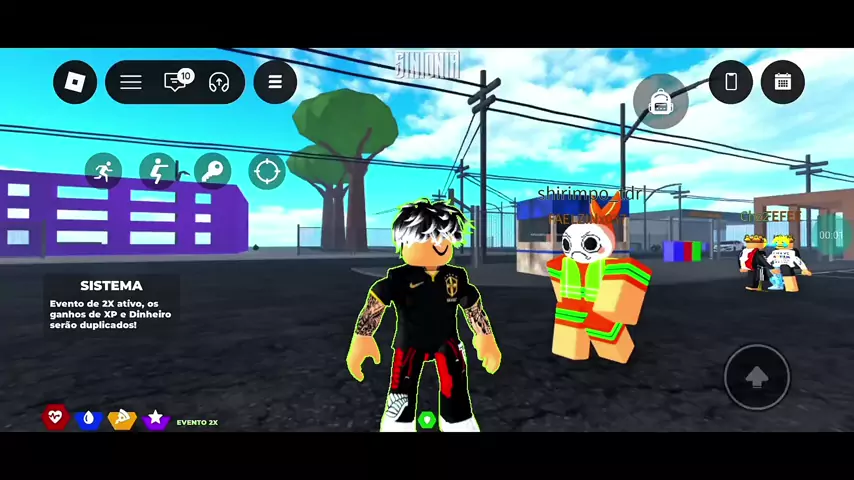Open the backpack inventory

660,102
